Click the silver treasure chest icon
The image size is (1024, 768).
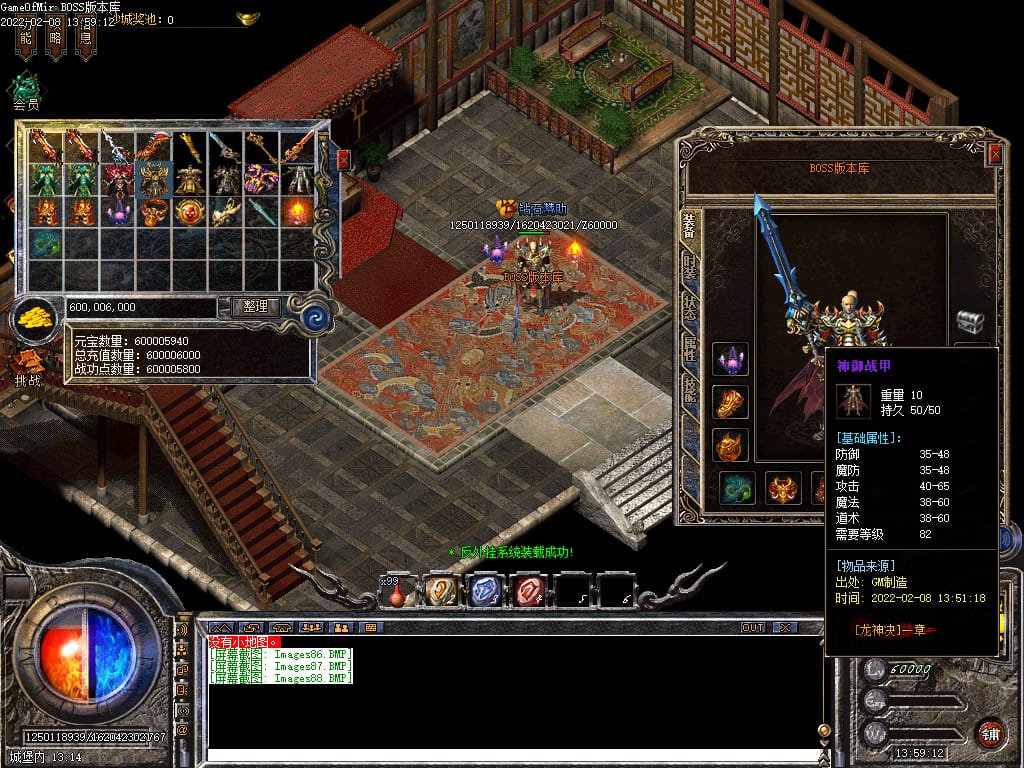[x=969, y=322]
